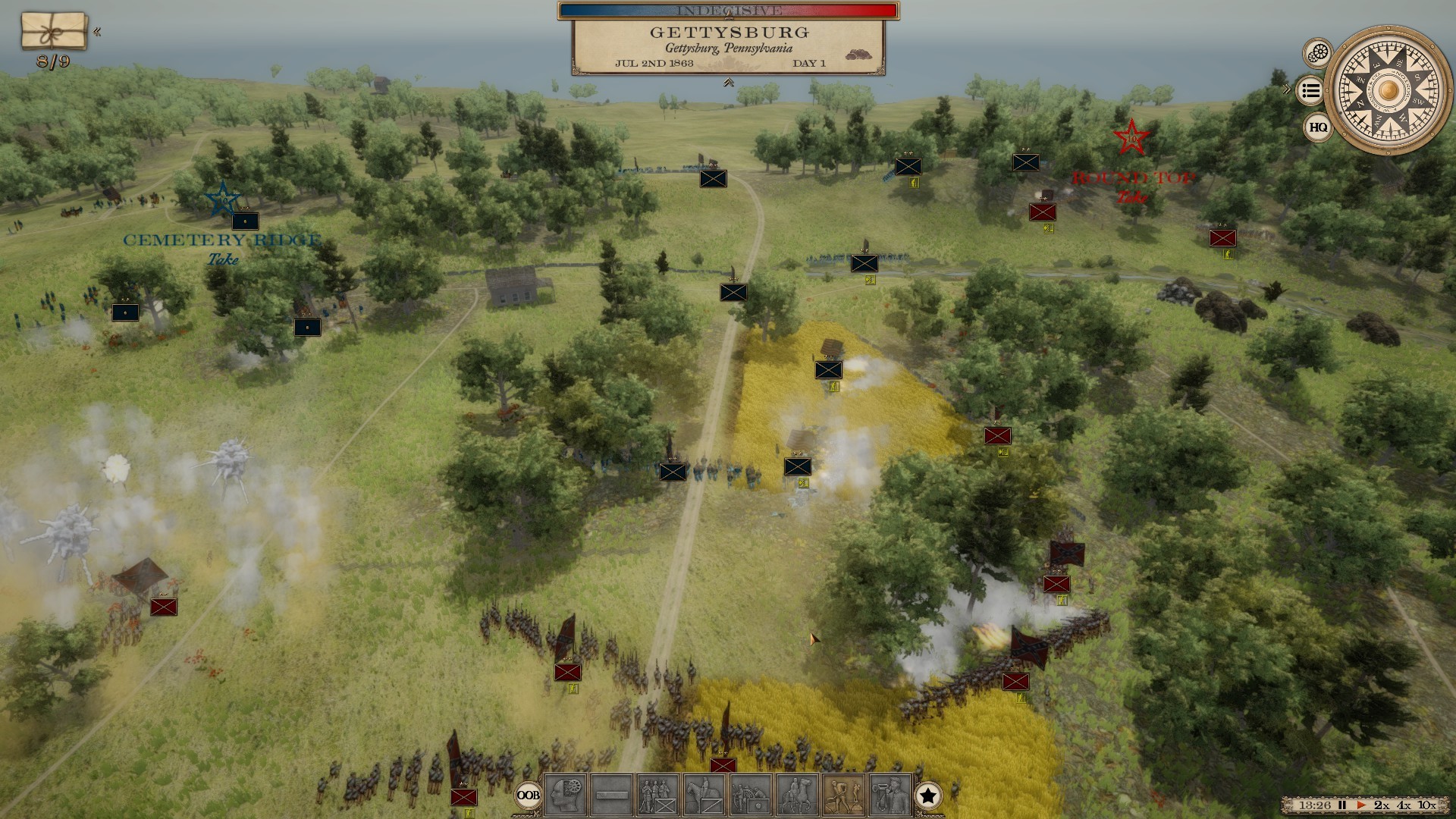The width and height of the screenshot is (1456, 819).
Task: Set game speed to 10x
Action: [1426, 805]
